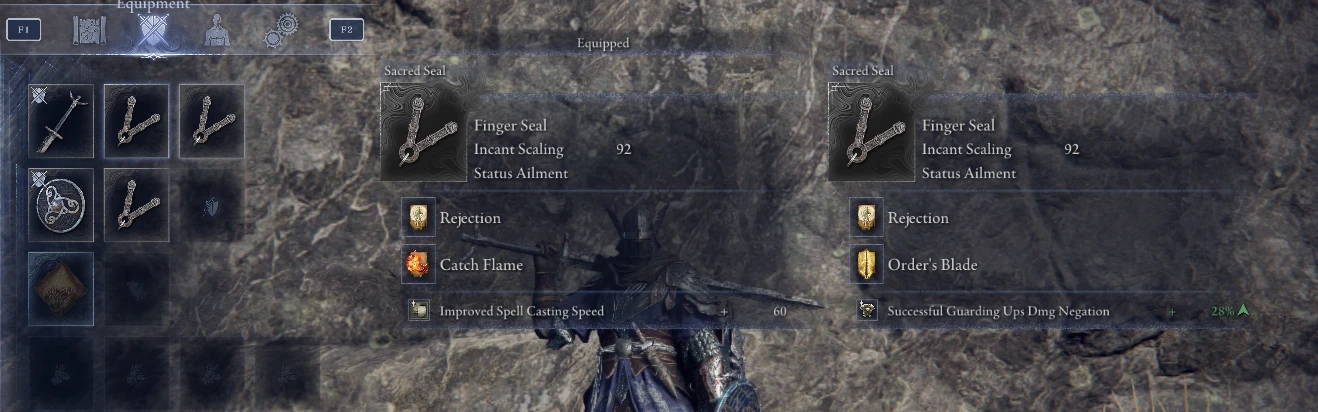Open the map scroll tab

pyautogui.click(x=89, y=32)
